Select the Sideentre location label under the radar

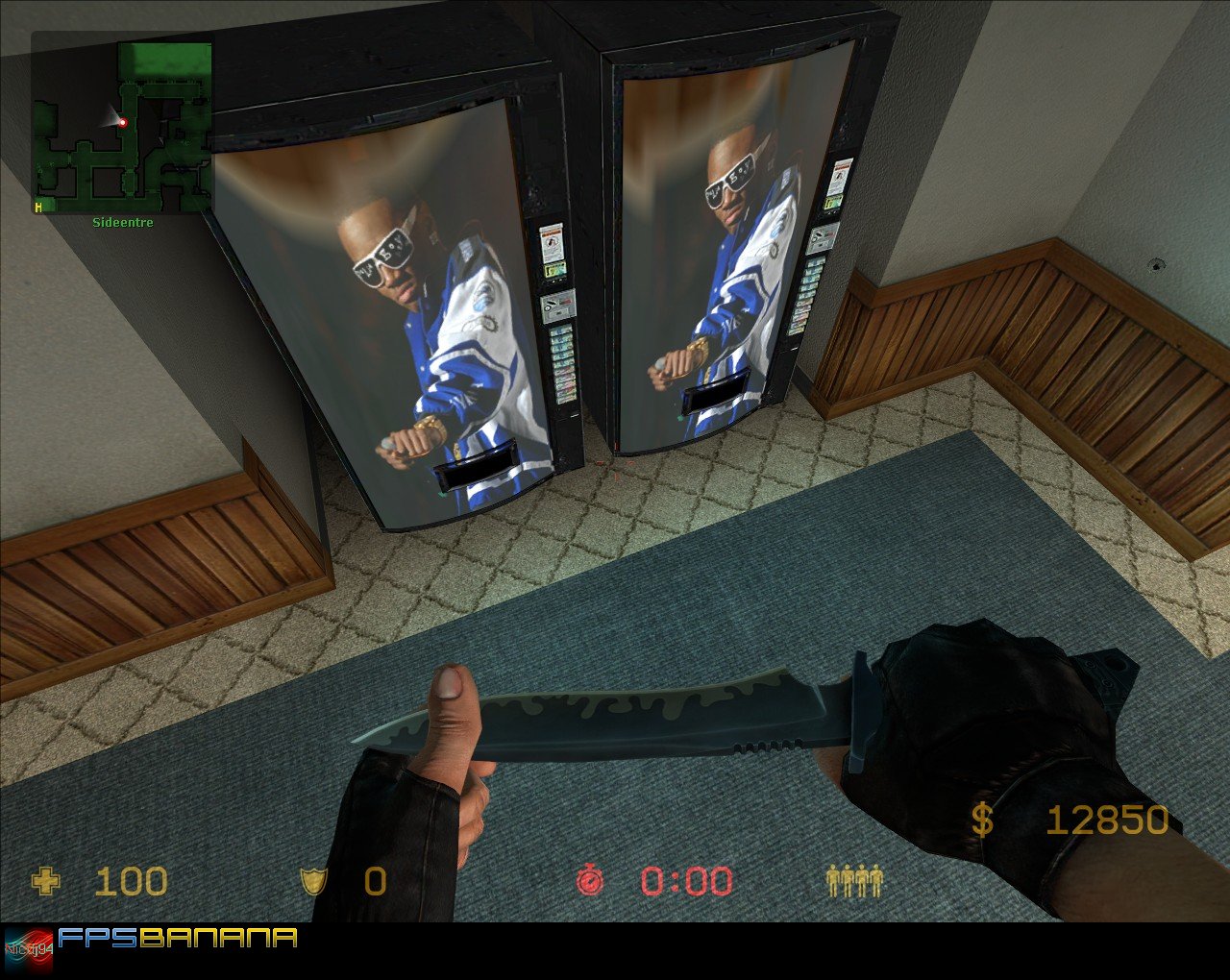121,222
